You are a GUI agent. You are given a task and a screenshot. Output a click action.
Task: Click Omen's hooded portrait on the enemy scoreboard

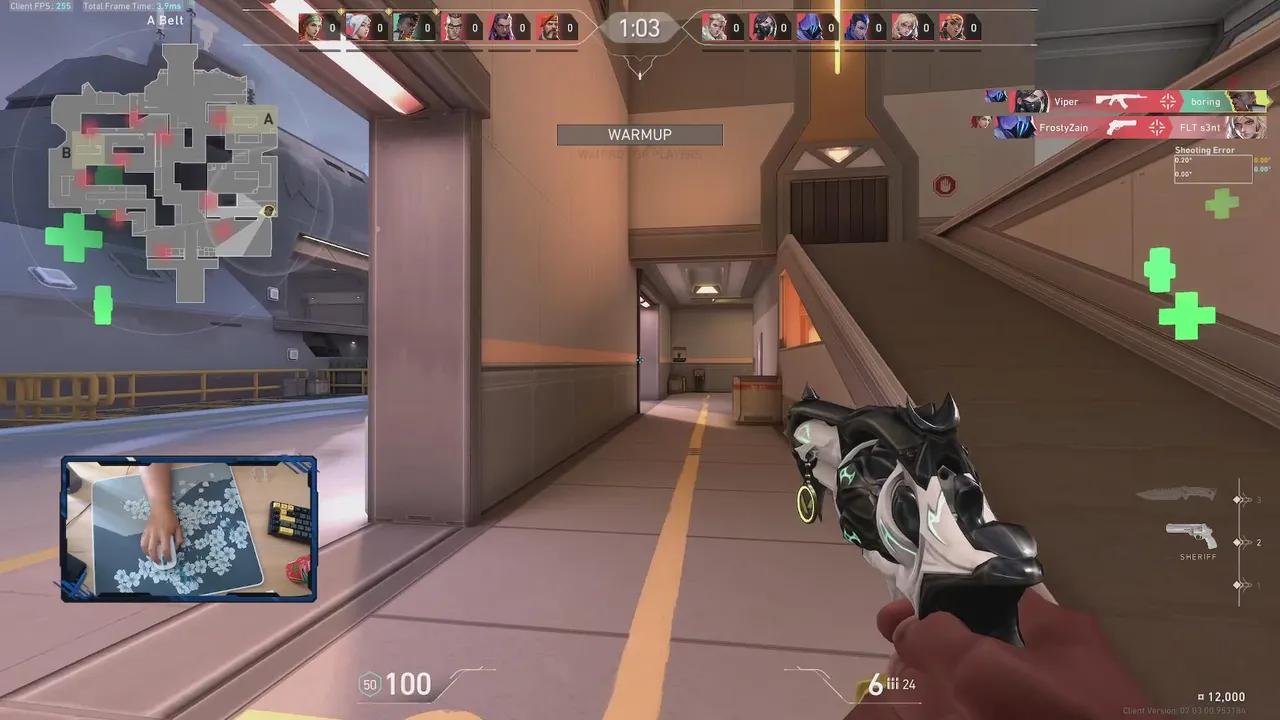[808, 27]
